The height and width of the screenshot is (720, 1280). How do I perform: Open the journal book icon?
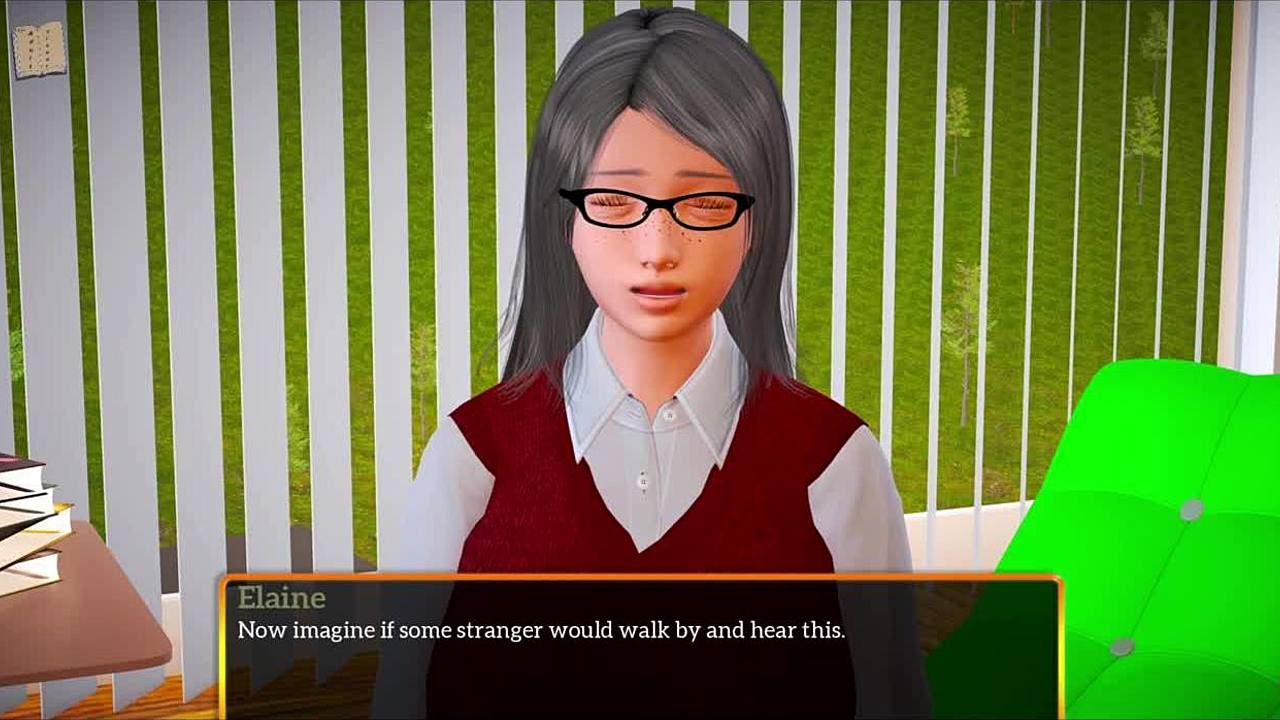pos(39,48)
